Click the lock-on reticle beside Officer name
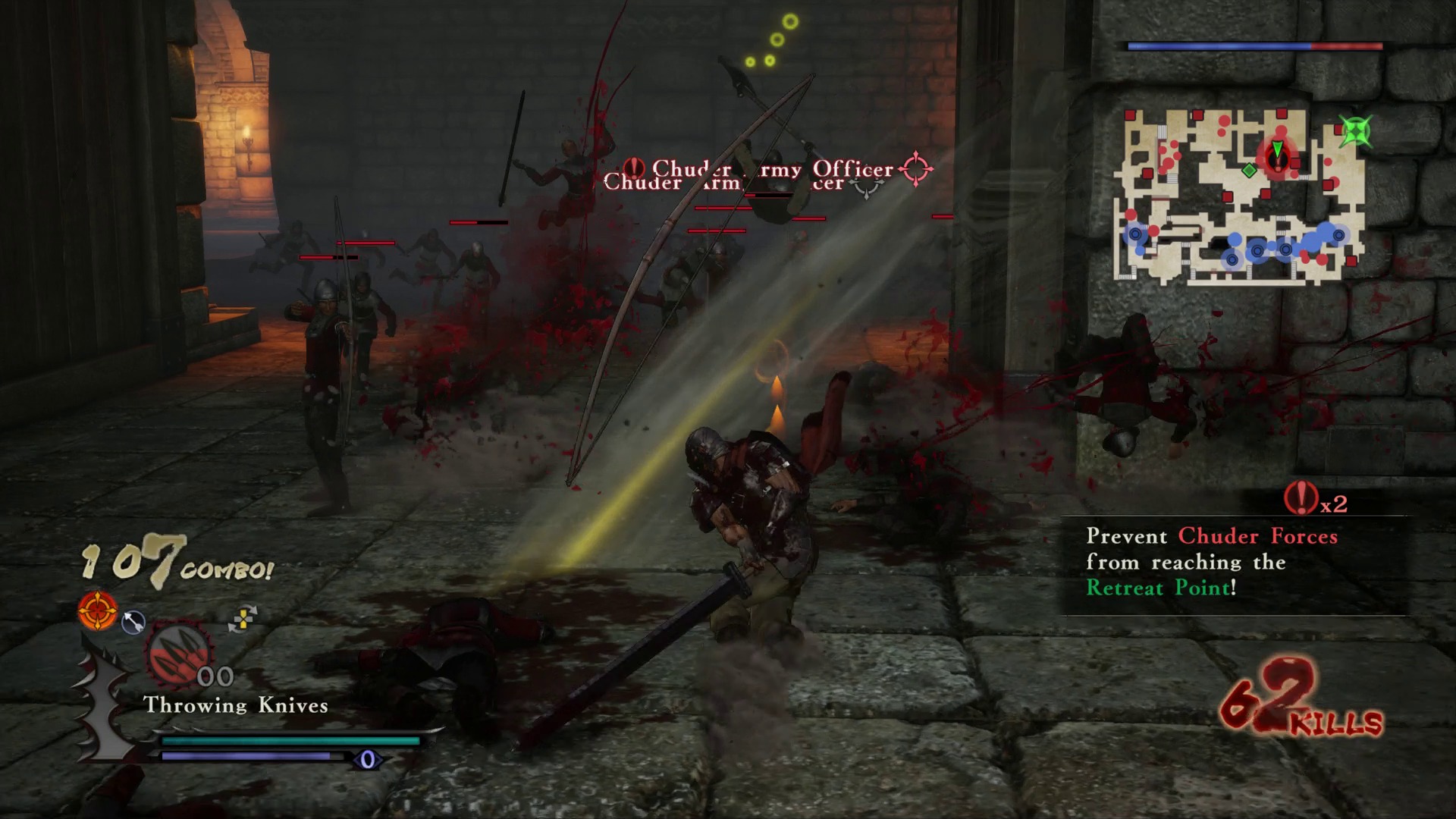 pyautogui.click(x=915, y=169)
